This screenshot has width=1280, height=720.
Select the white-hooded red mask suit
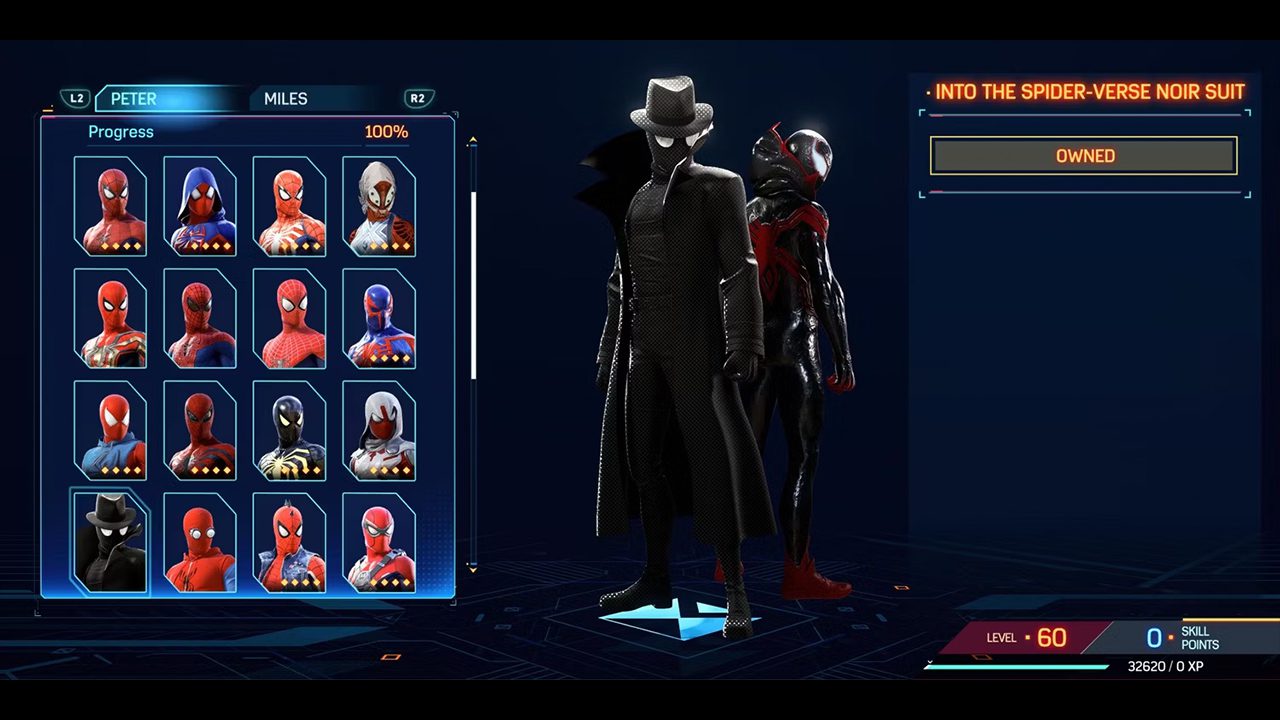[x=379, y=430]
